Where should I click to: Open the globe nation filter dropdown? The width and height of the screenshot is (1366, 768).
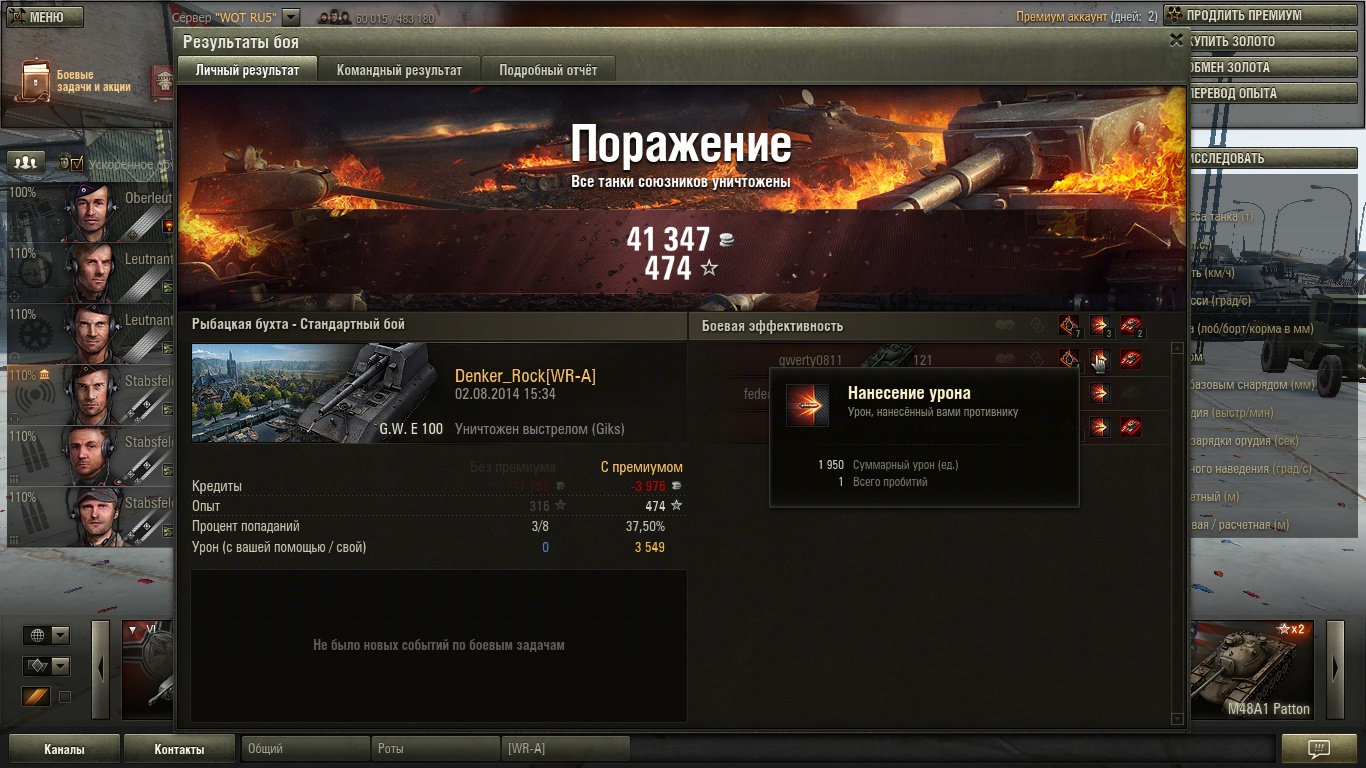pos(46,636)
